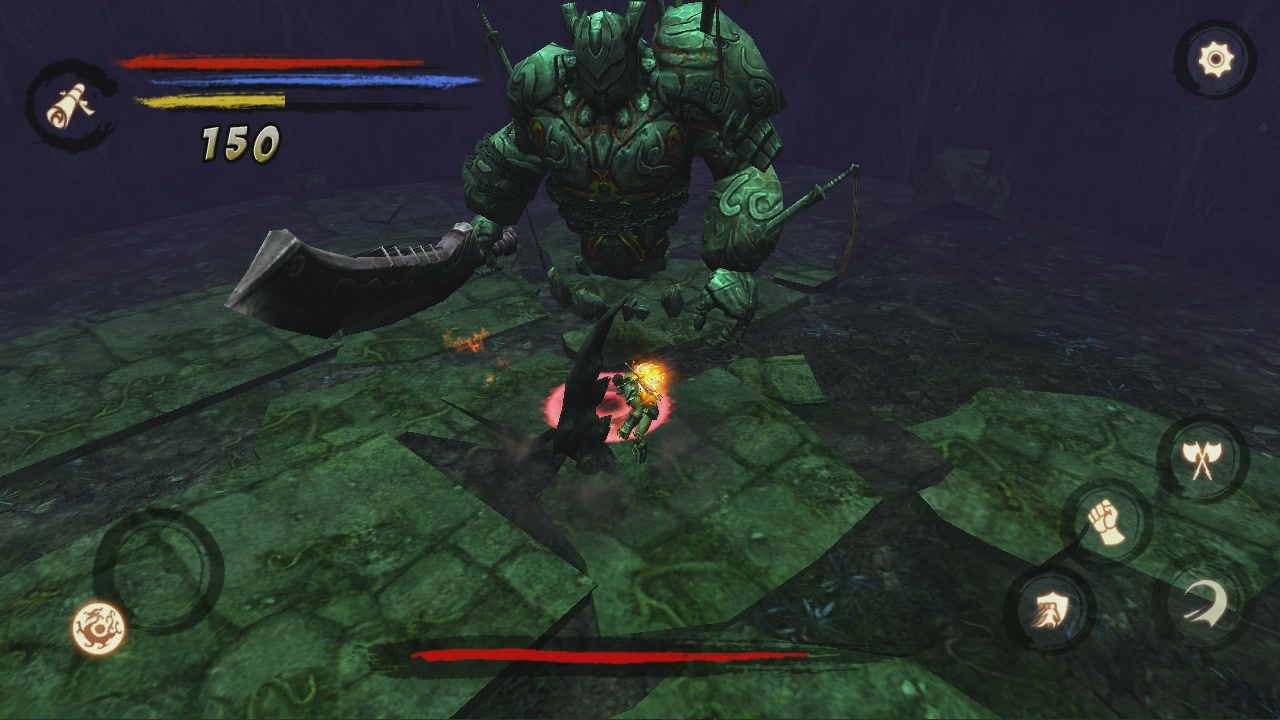Activate the fist punch attack button
1280x720 pixels.
click(1107, 522)
